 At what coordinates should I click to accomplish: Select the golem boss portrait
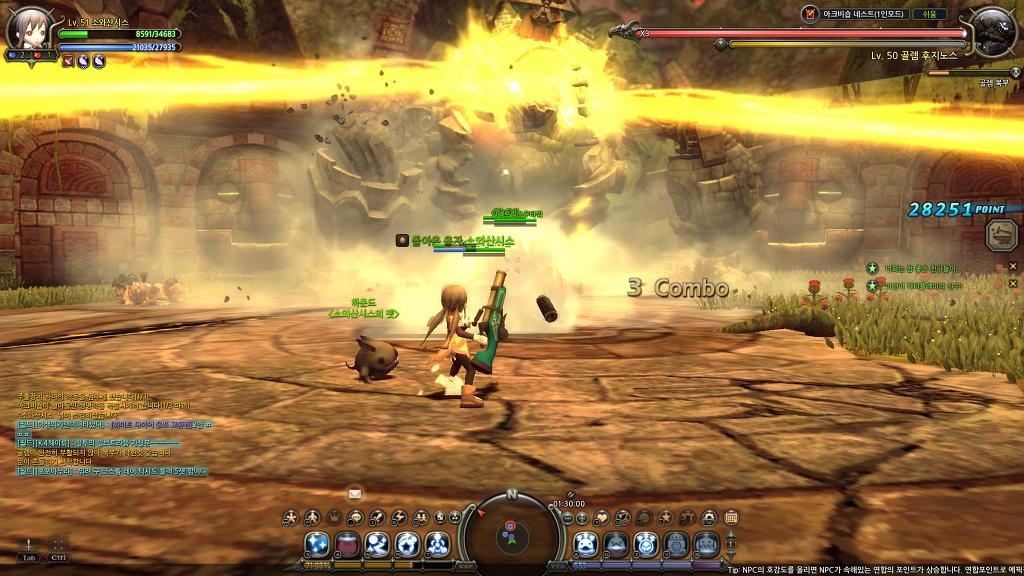(x=993, y=31)
